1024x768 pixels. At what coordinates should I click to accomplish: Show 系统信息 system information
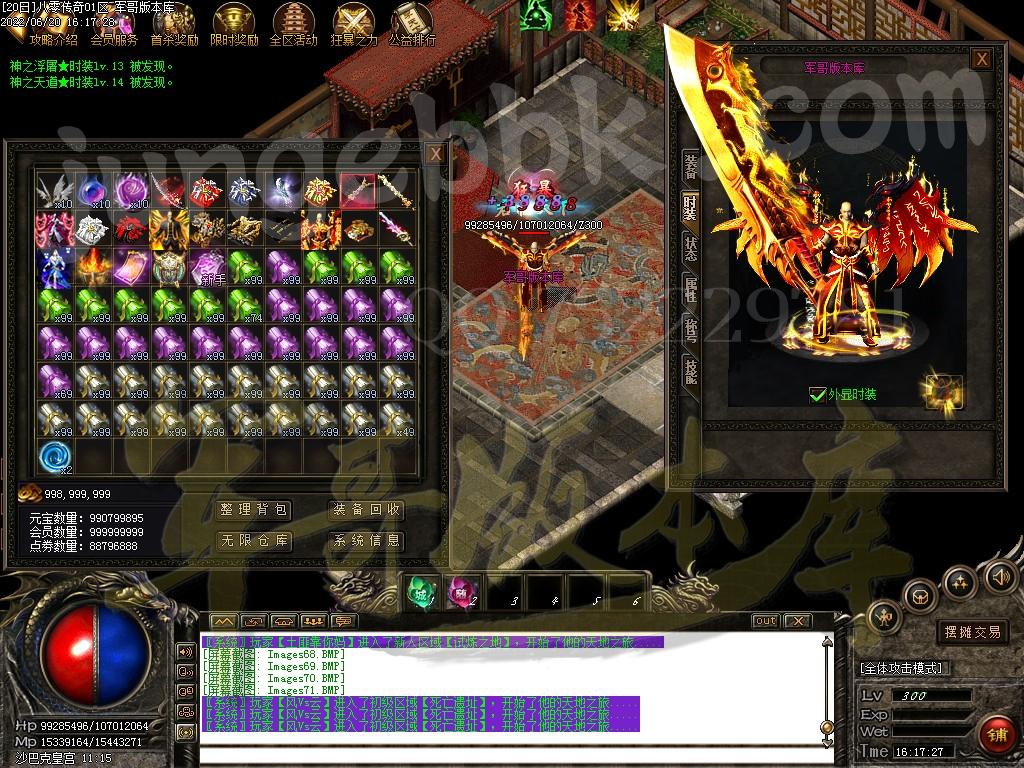pyautogui.click(x=367, y=541)
